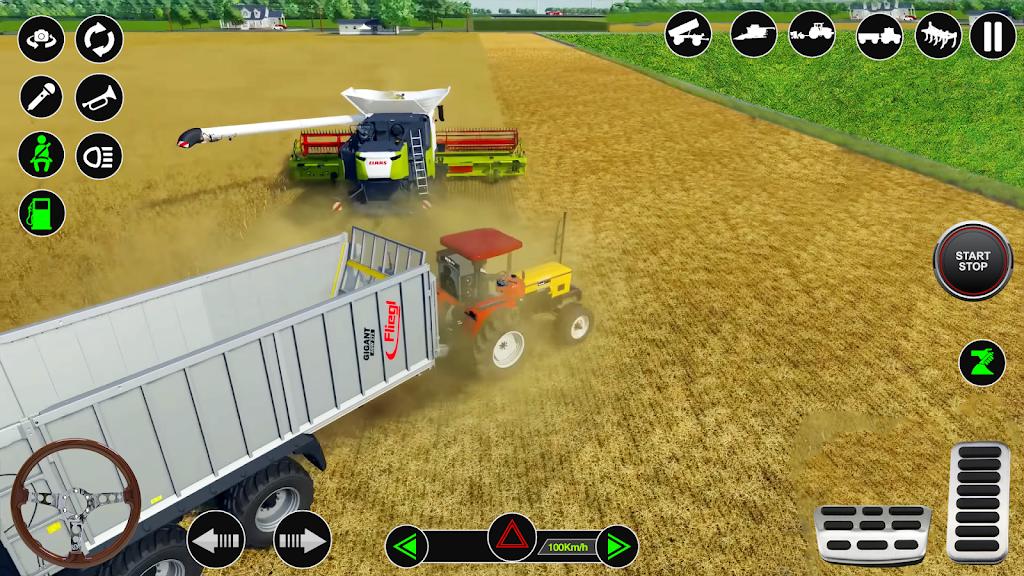Click the START STOP engine button
1024x576 pixels.
point(973,261)
